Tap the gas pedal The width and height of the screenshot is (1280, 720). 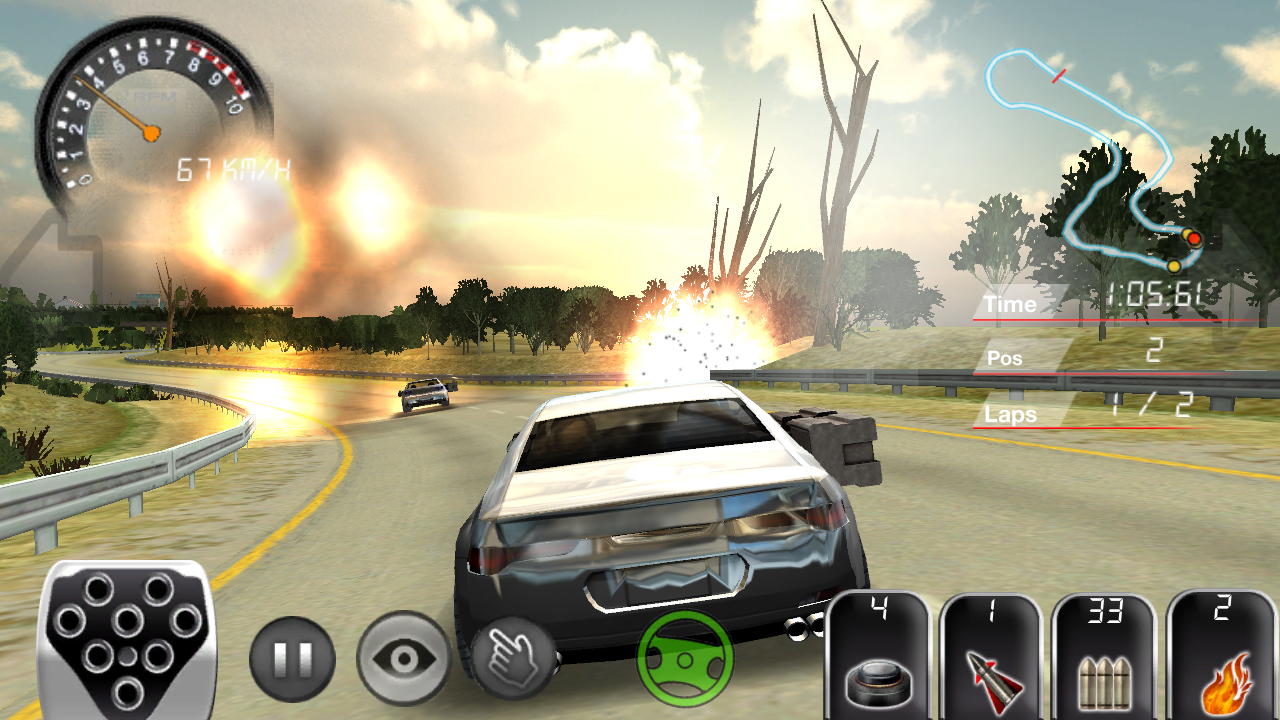125,640
